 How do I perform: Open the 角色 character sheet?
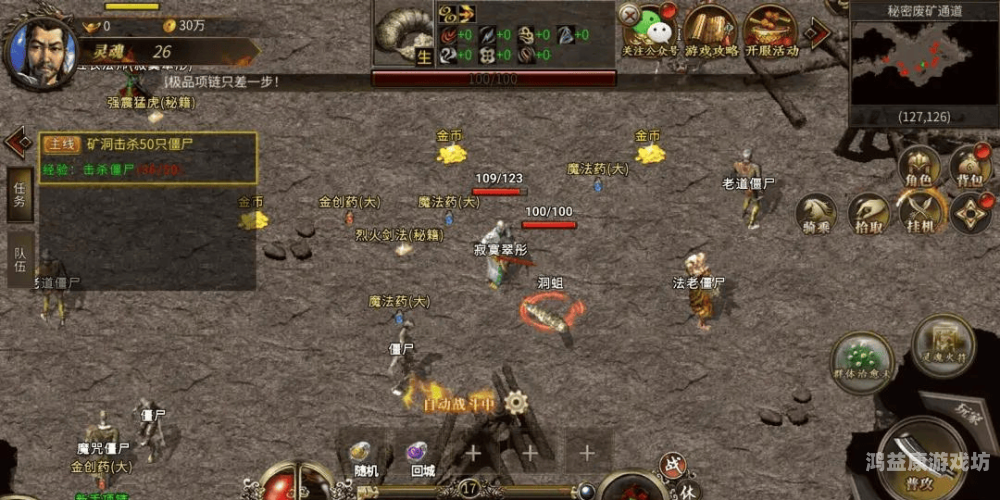coord(919,166)
